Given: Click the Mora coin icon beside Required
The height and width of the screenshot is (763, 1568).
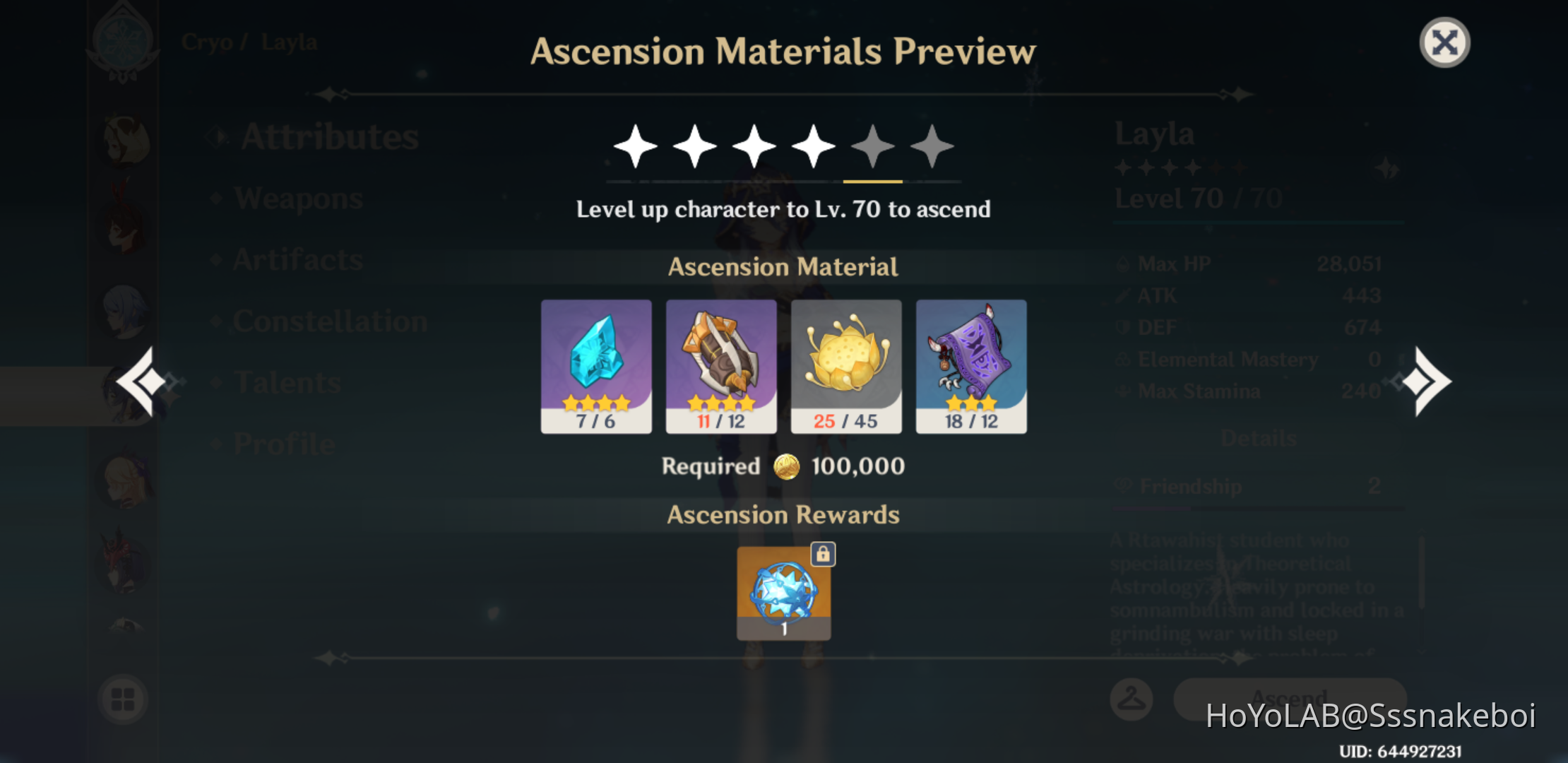Looking at the screenshot, I should tap(788, 466).
